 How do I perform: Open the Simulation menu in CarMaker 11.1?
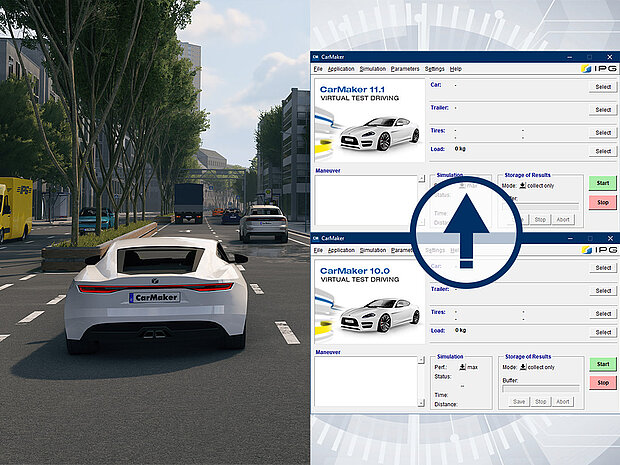click(x=372, y=69)
